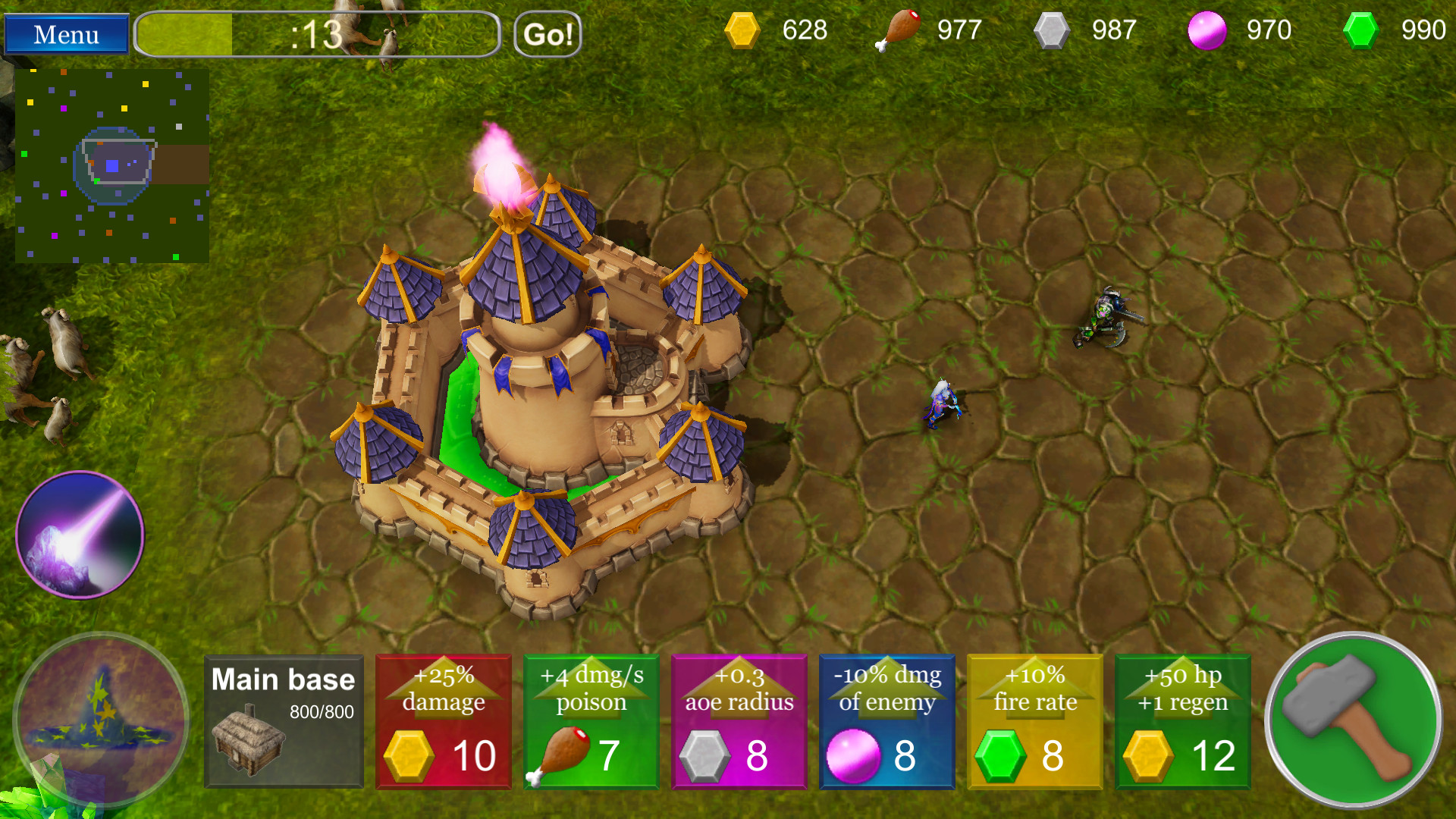1456x819 pixels.
Task: Select the +0.3 aoe radius upgrade
Action: [x=739, y=720]
